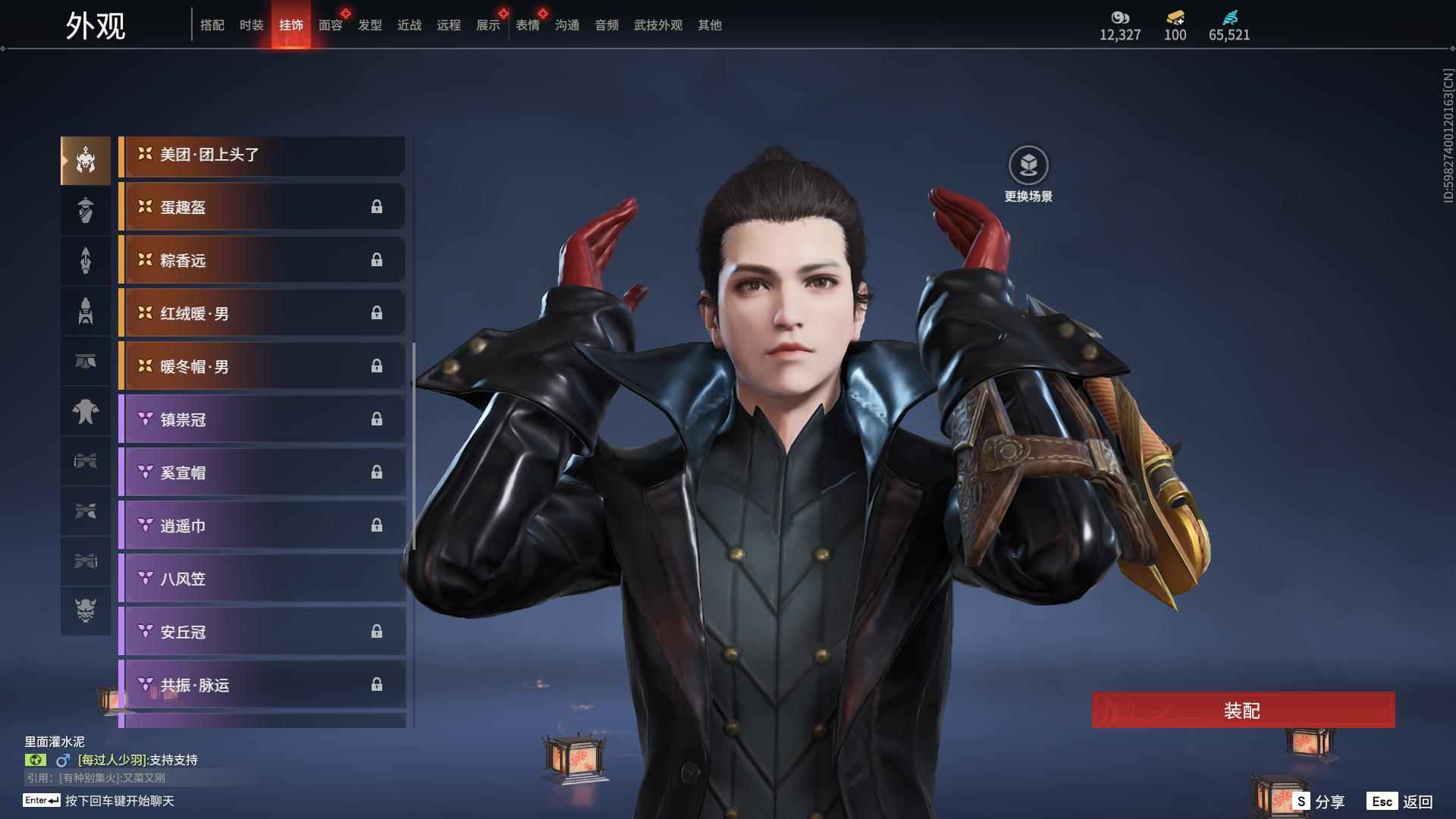Screen dimensions: 1456x819
Task: Switch to the 面容 tab
Action: point(330,25)
